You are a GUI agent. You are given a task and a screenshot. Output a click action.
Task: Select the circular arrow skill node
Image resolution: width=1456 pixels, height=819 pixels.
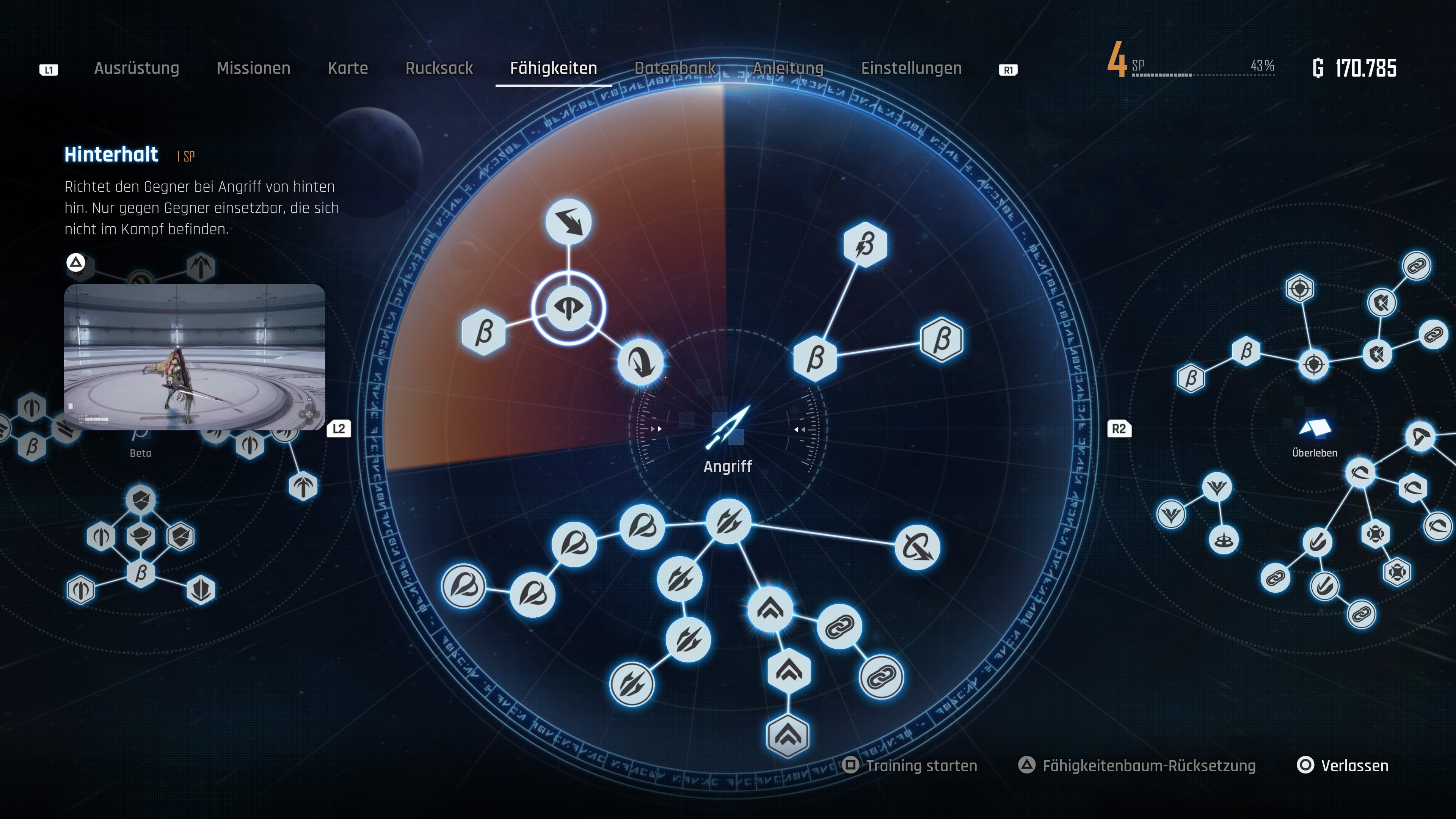[x=917, y=547]
